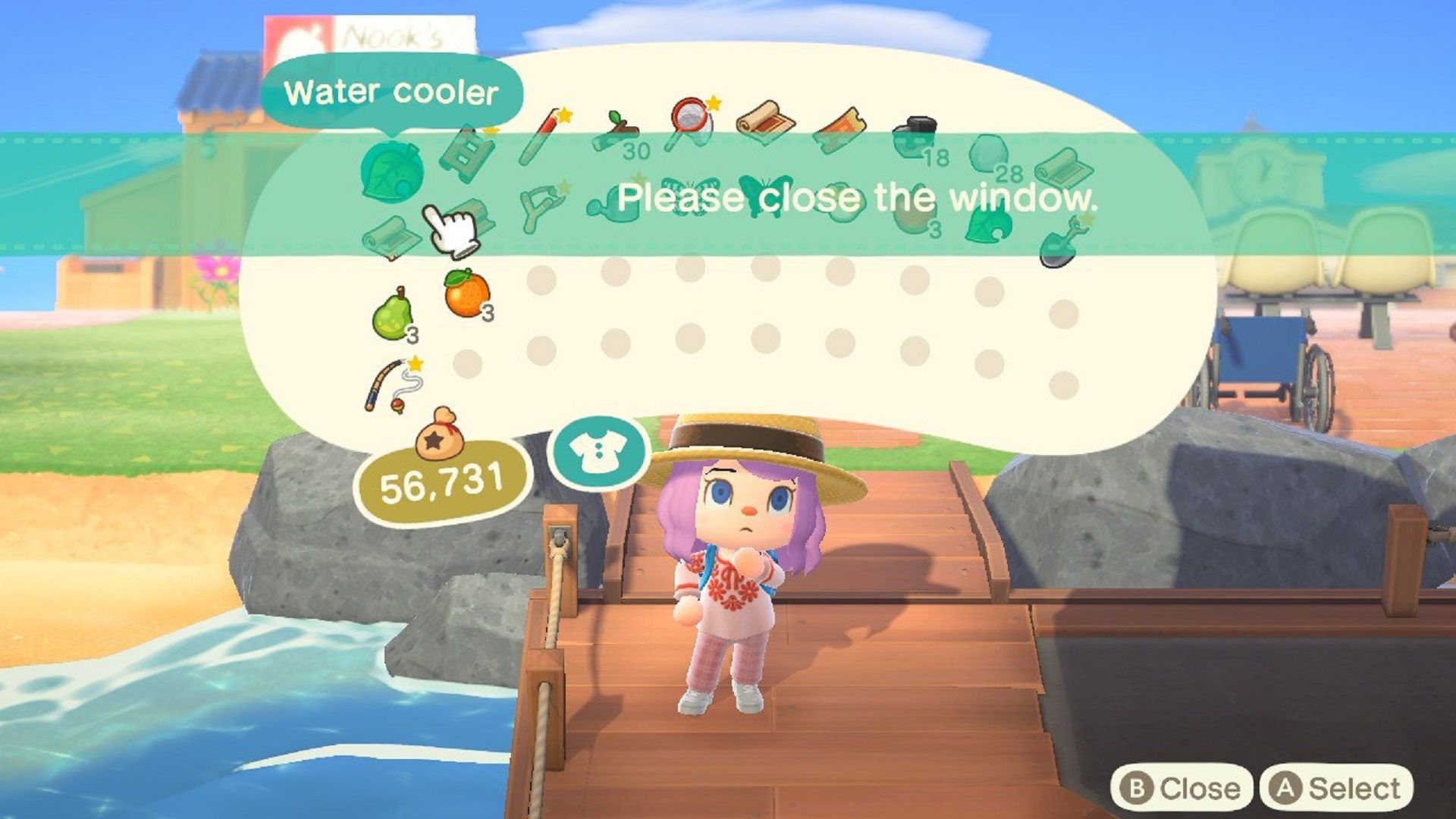Screen dimensions: 1456x819
Task: Select the pear stack of 3
Action: tap(393, 312)
